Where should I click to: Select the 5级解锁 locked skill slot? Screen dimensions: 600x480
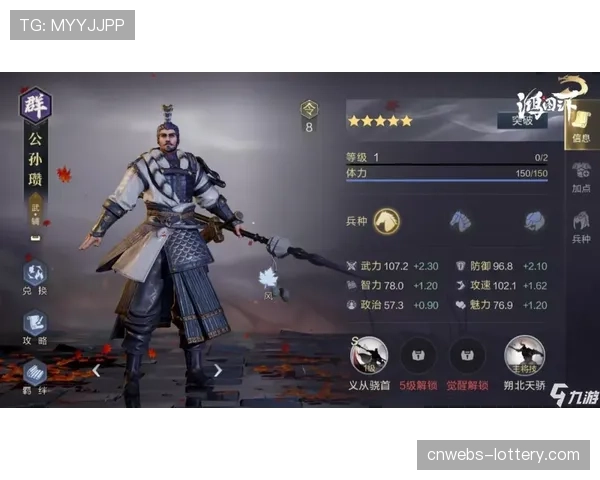[x=418, y=357]
